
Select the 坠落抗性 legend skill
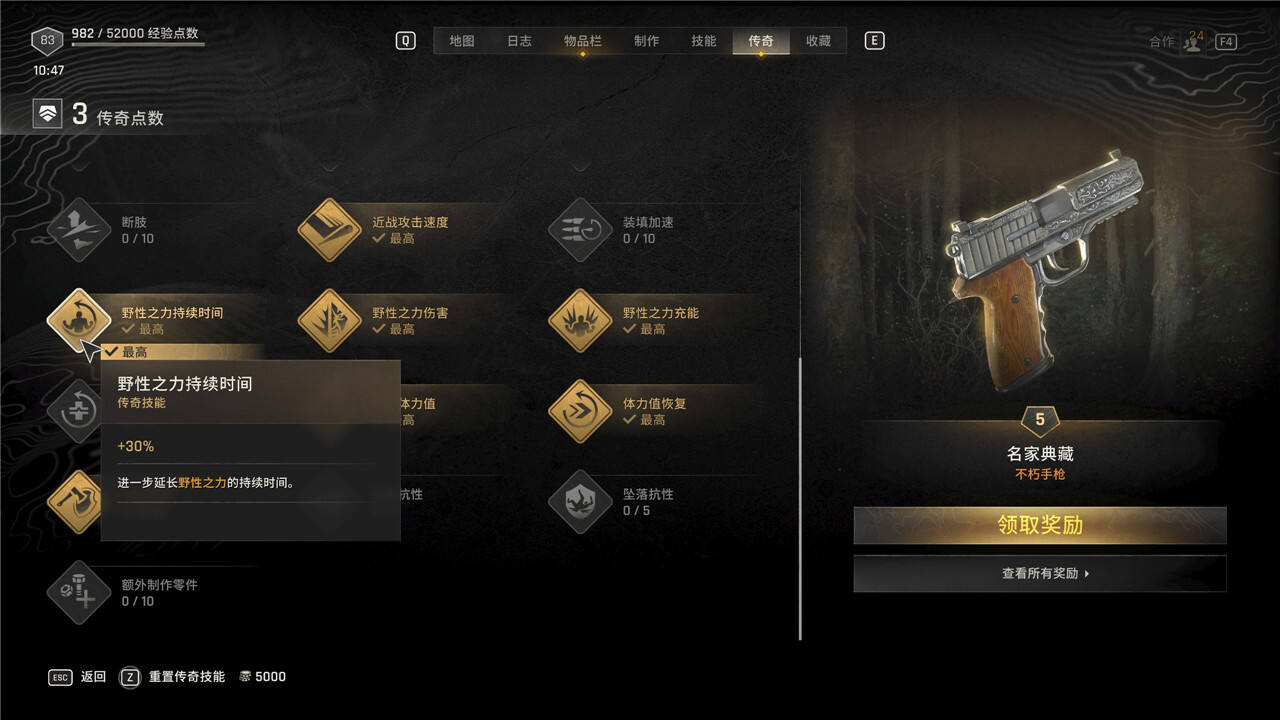pos(580,502)
